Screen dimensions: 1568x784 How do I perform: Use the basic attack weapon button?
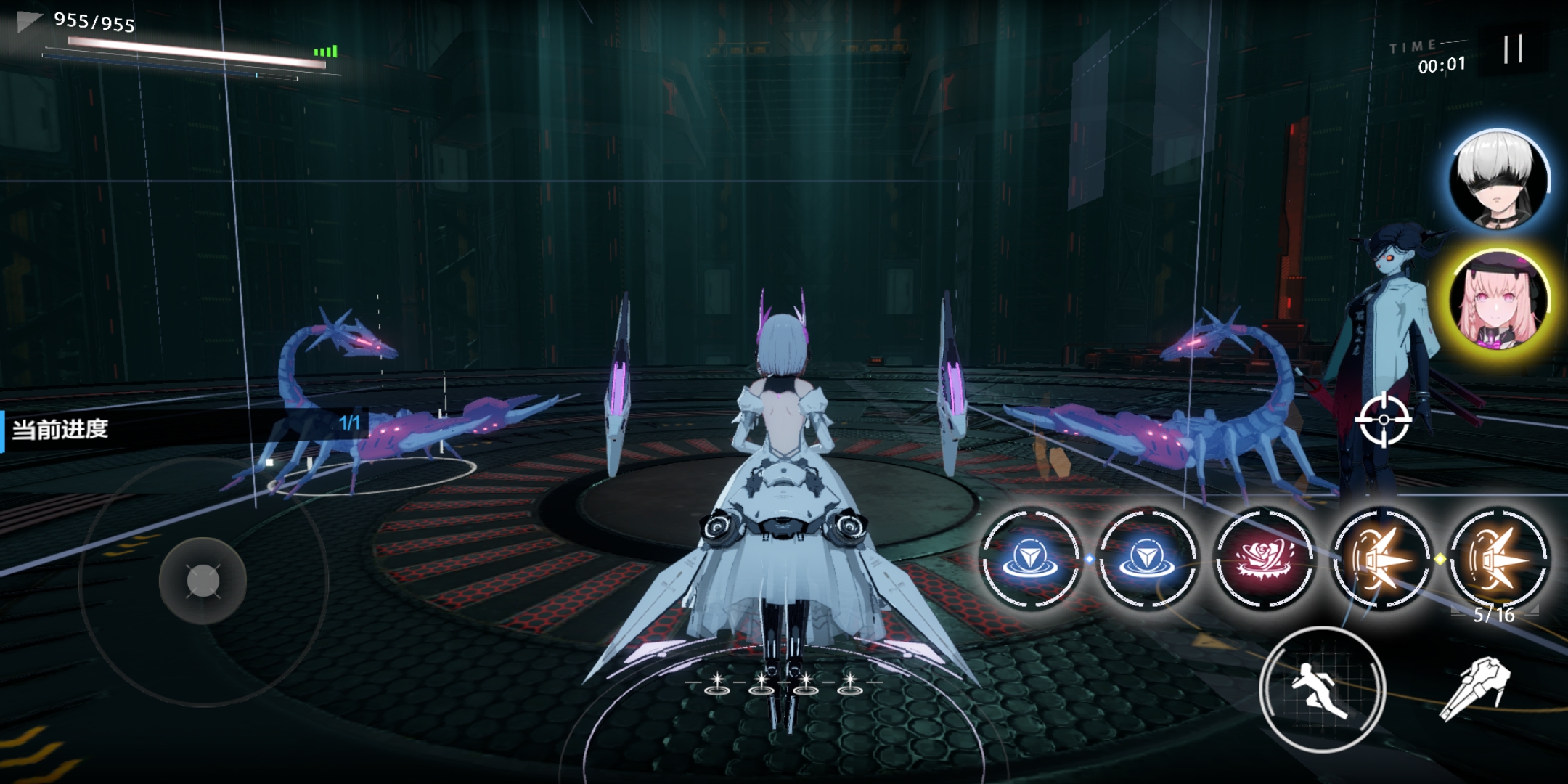[x=1475, y=687]
